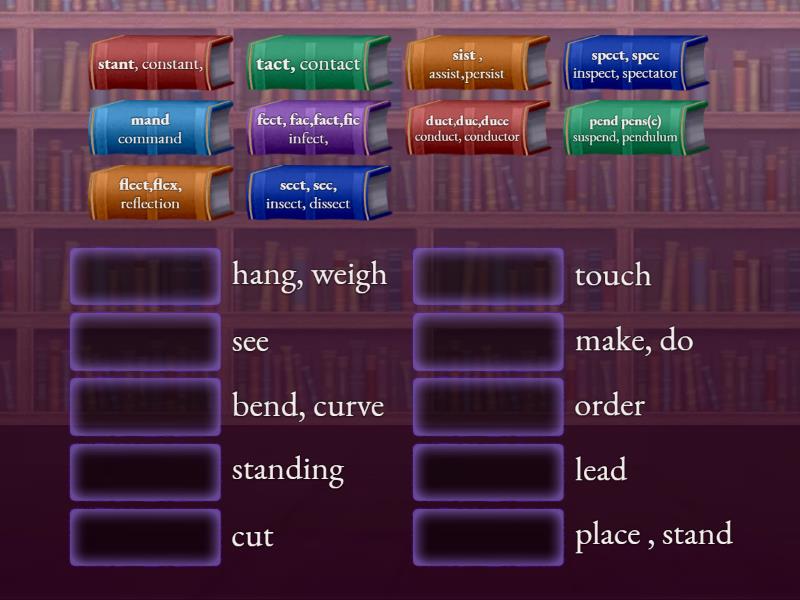The width and height of the screenshot is (800, 600).
Task: Select the answer slot for 'cut'
Action: (x=145, y=537)
